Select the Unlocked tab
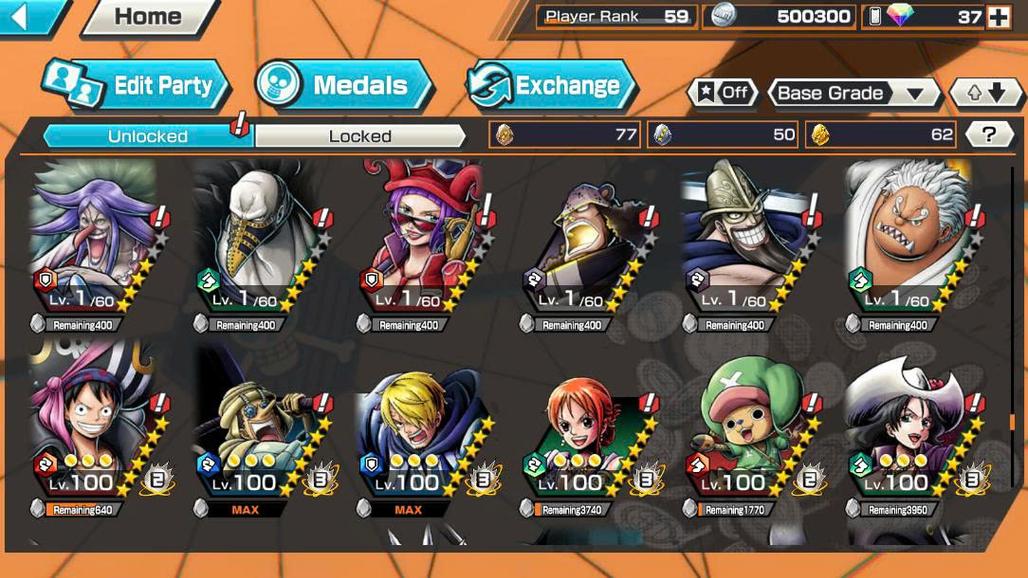 (x=147, y=136)
